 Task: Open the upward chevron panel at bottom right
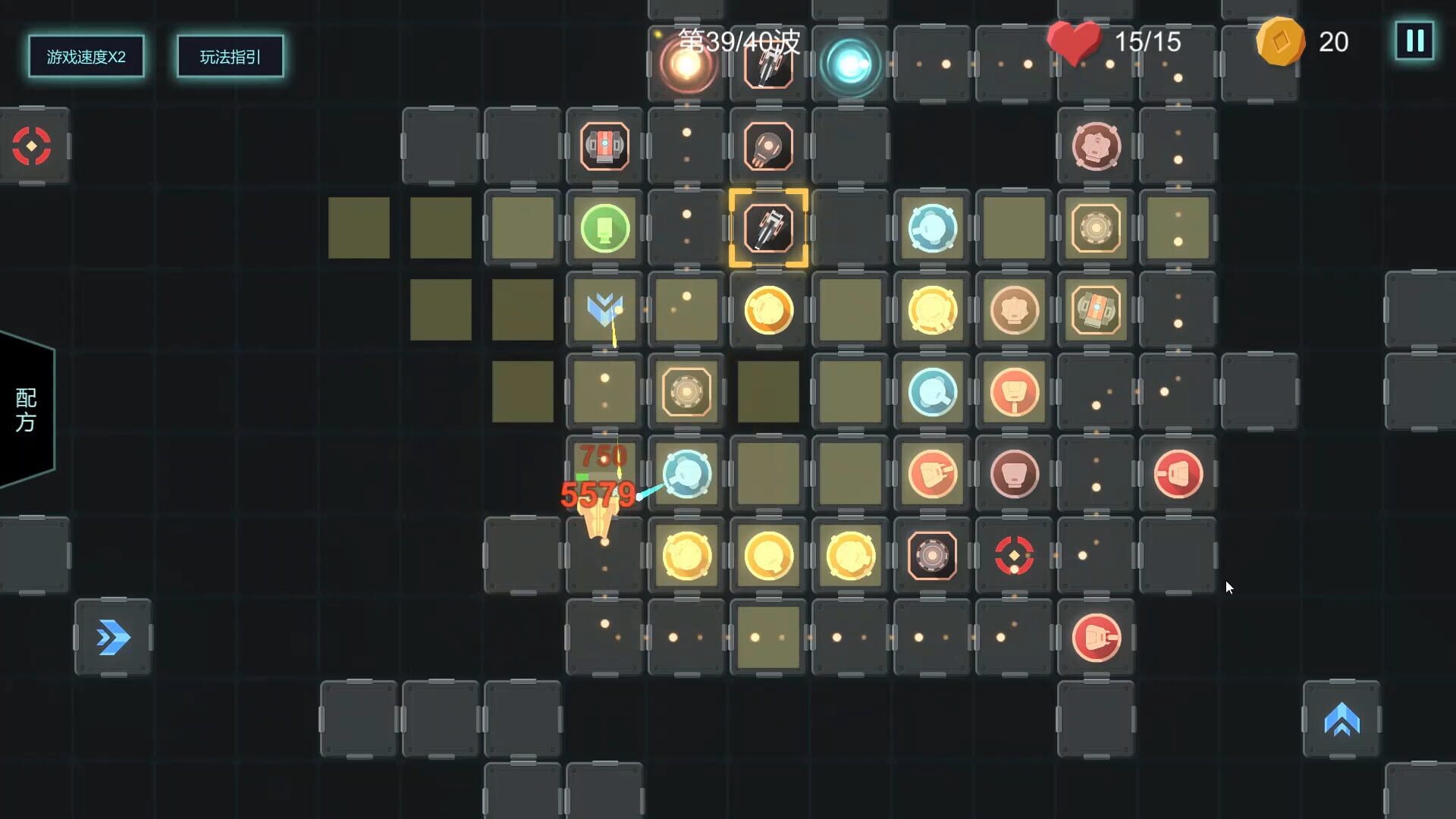[1341, 720]
